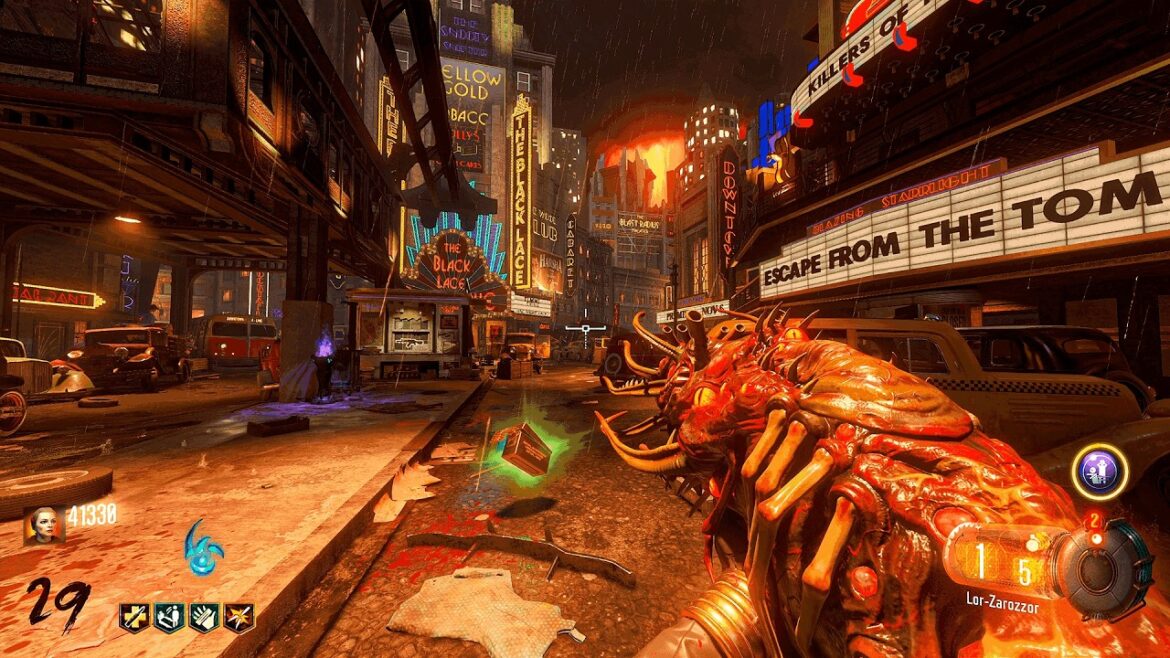Choose the hand-and-bars perk icon
This screenshot has height=658, width=1170.
point(204,617)
